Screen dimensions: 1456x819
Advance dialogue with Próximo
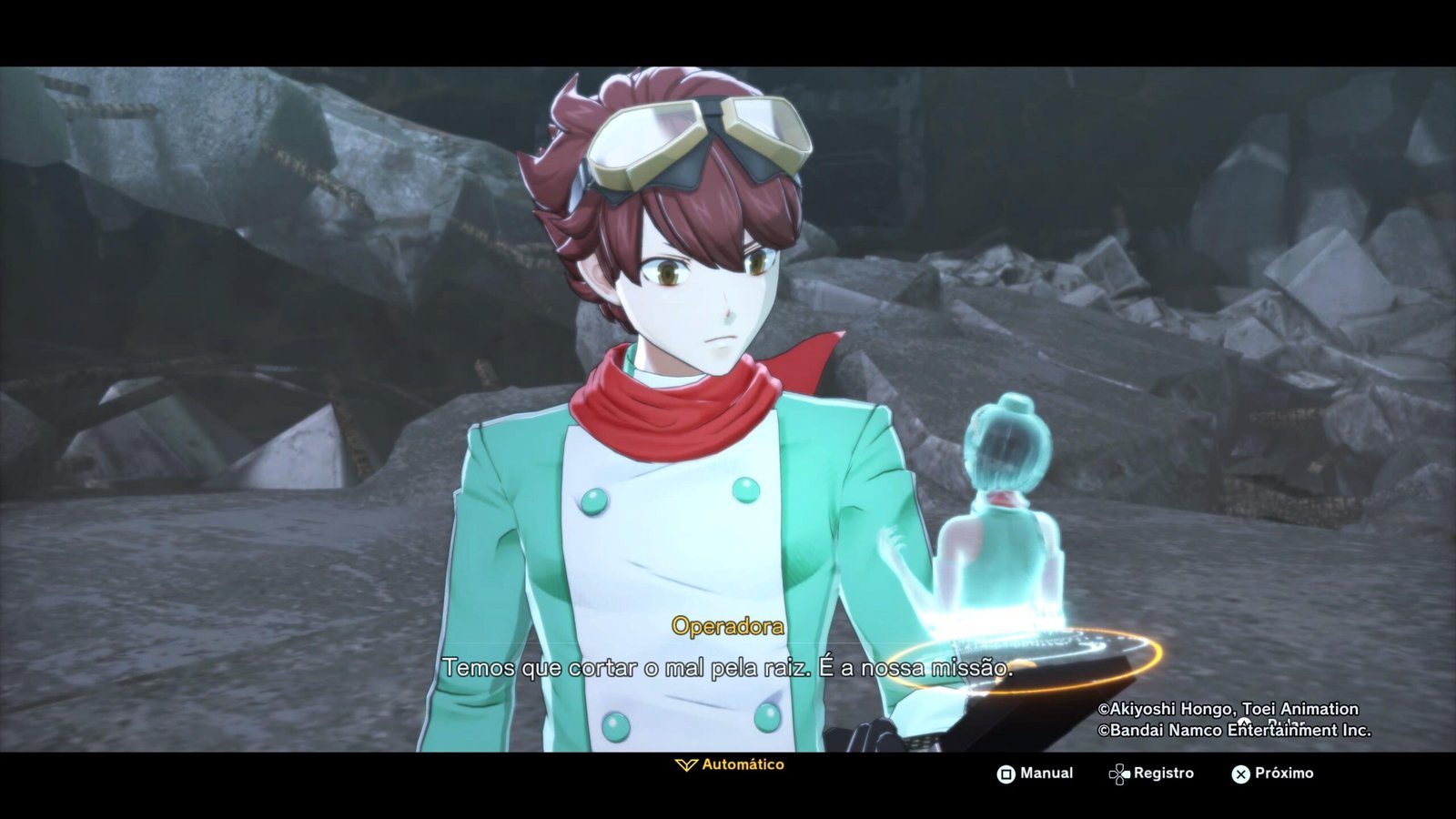pos(1272,773)
